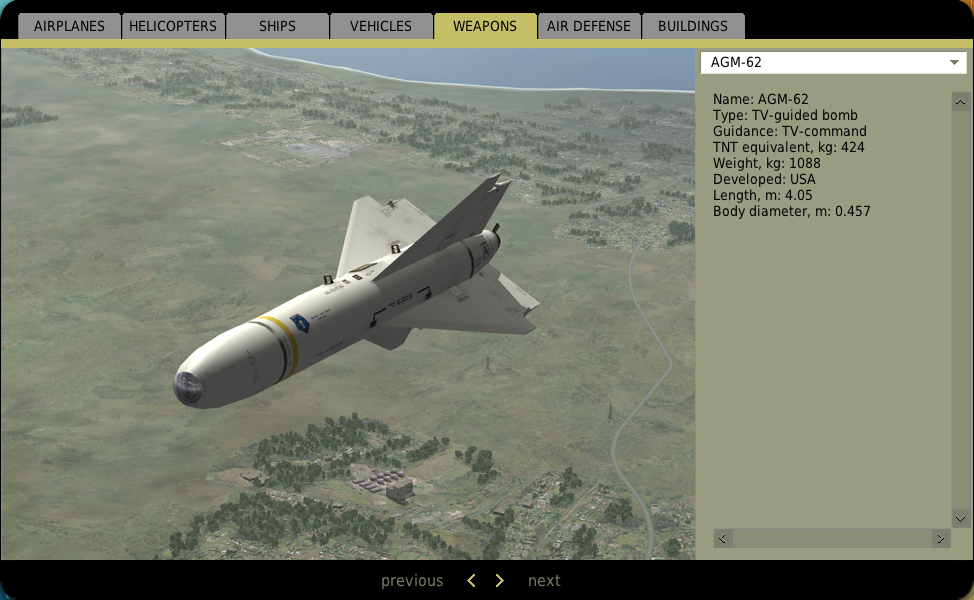Select the SHIPS category tab
The height and width of the screenshot is (600, 974).
click(277, 26)
